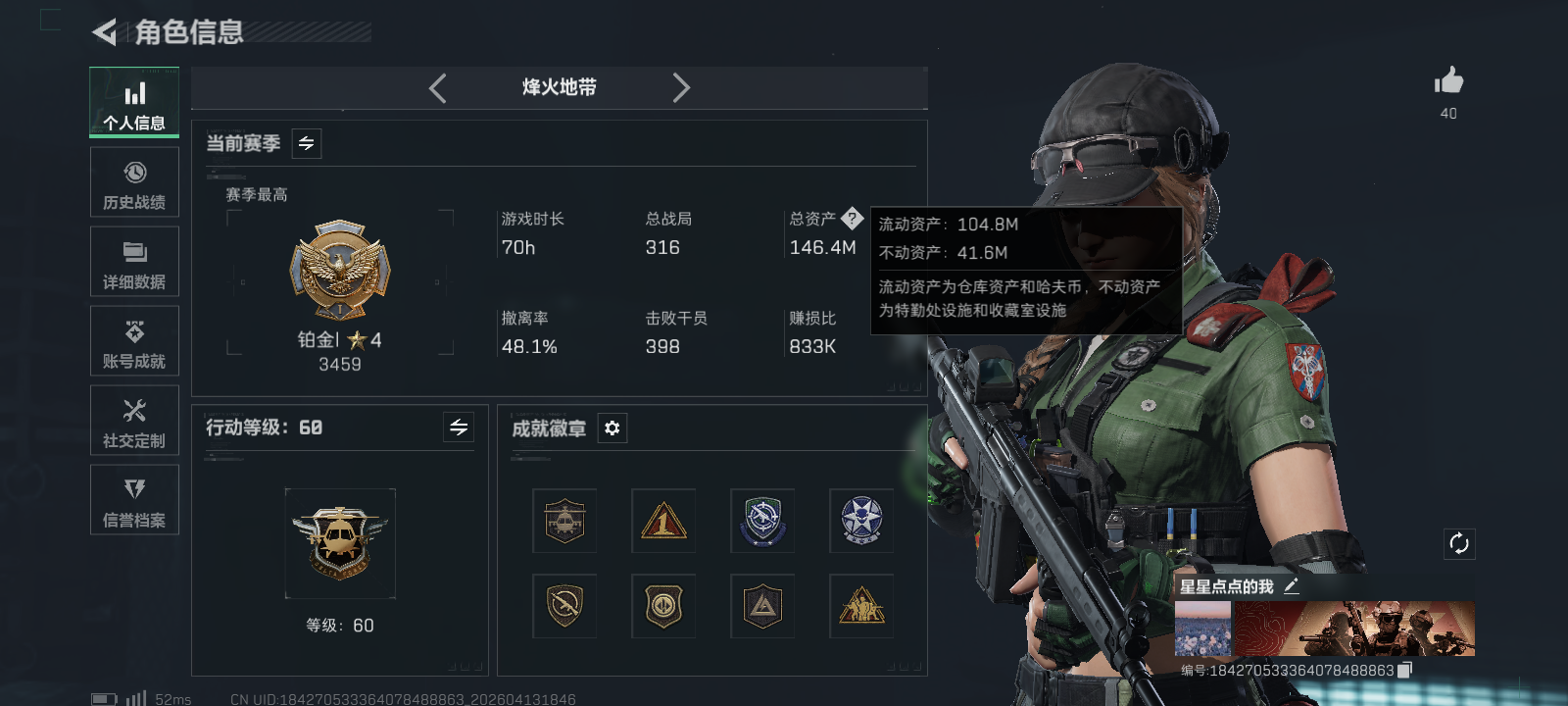Select the red number-one achievement badge
Screen dimensions: 1568x706
[x=663, y=521]
